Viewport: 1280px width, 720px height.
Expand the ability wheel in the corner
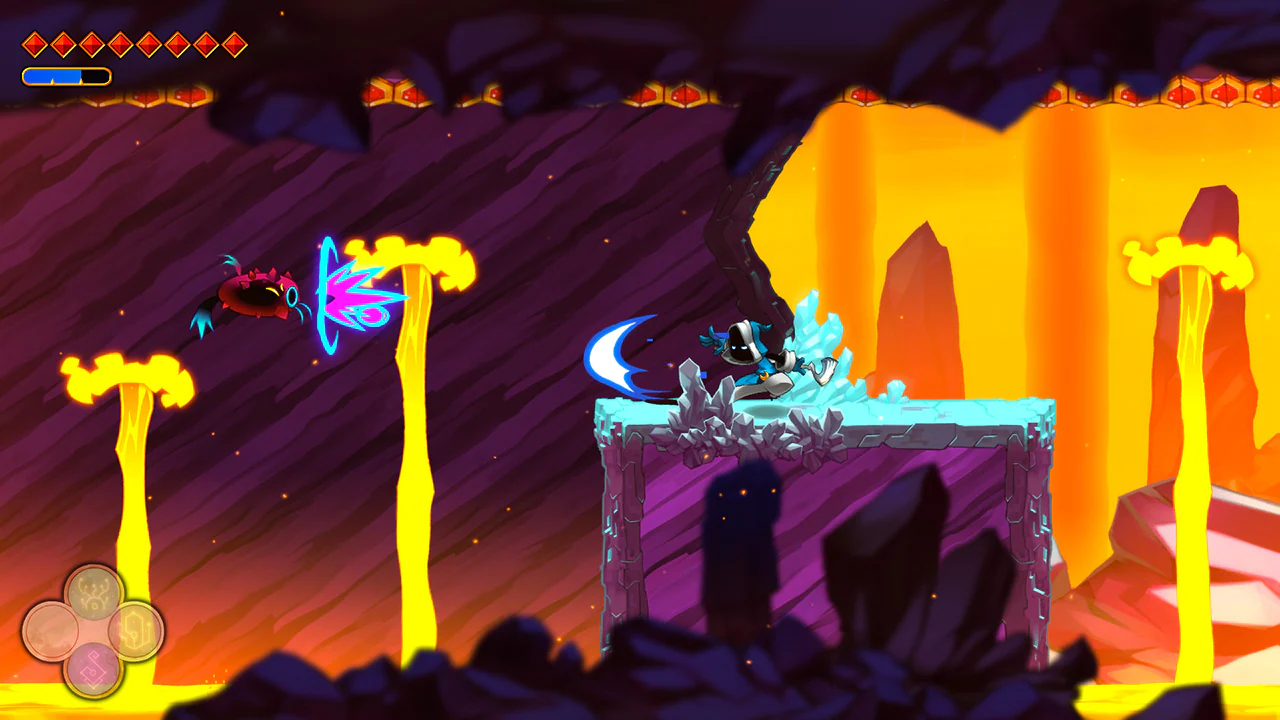tap(93, 628)
